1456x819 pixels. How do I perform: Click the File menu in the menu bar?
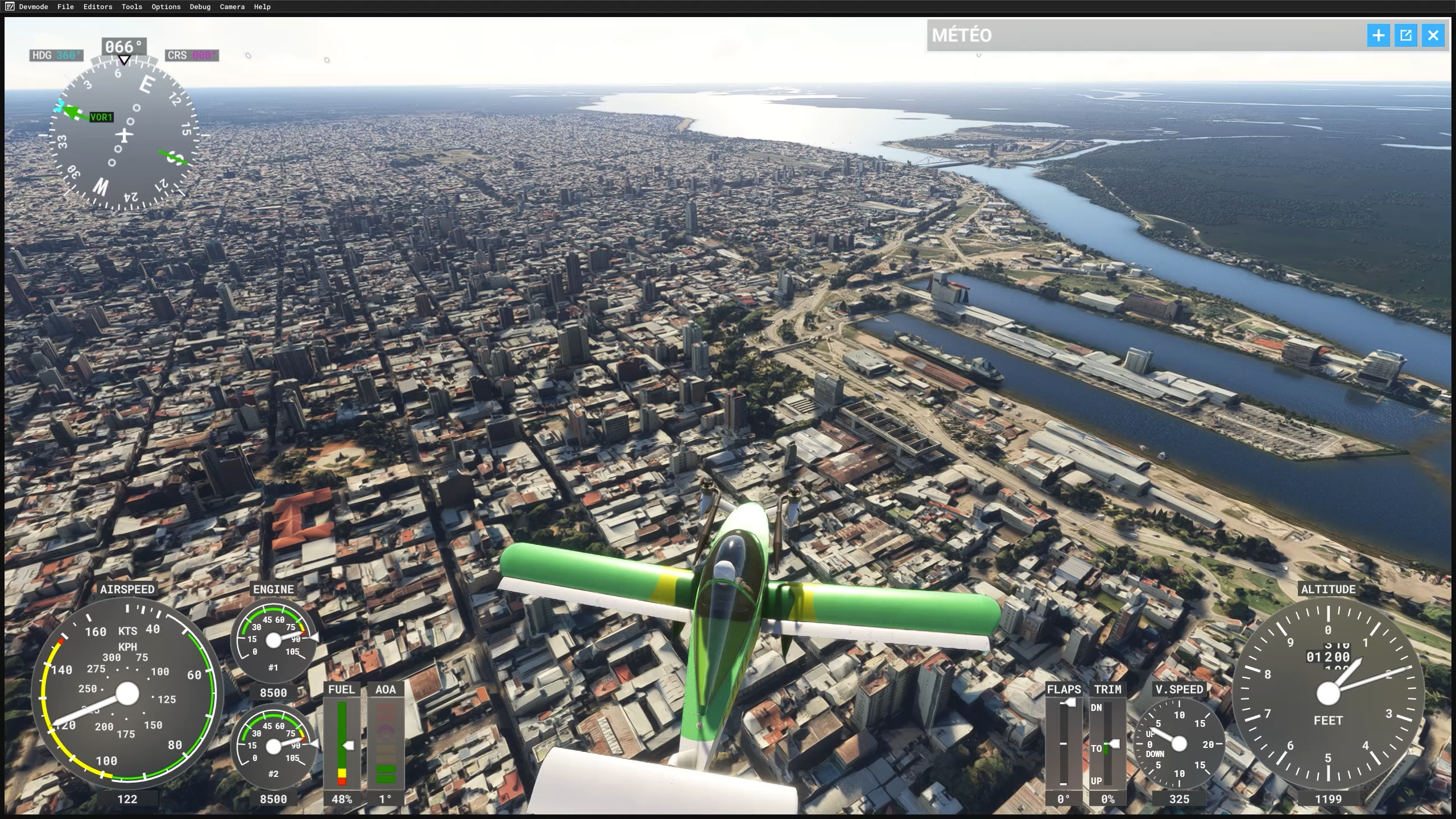coord(65,7)
